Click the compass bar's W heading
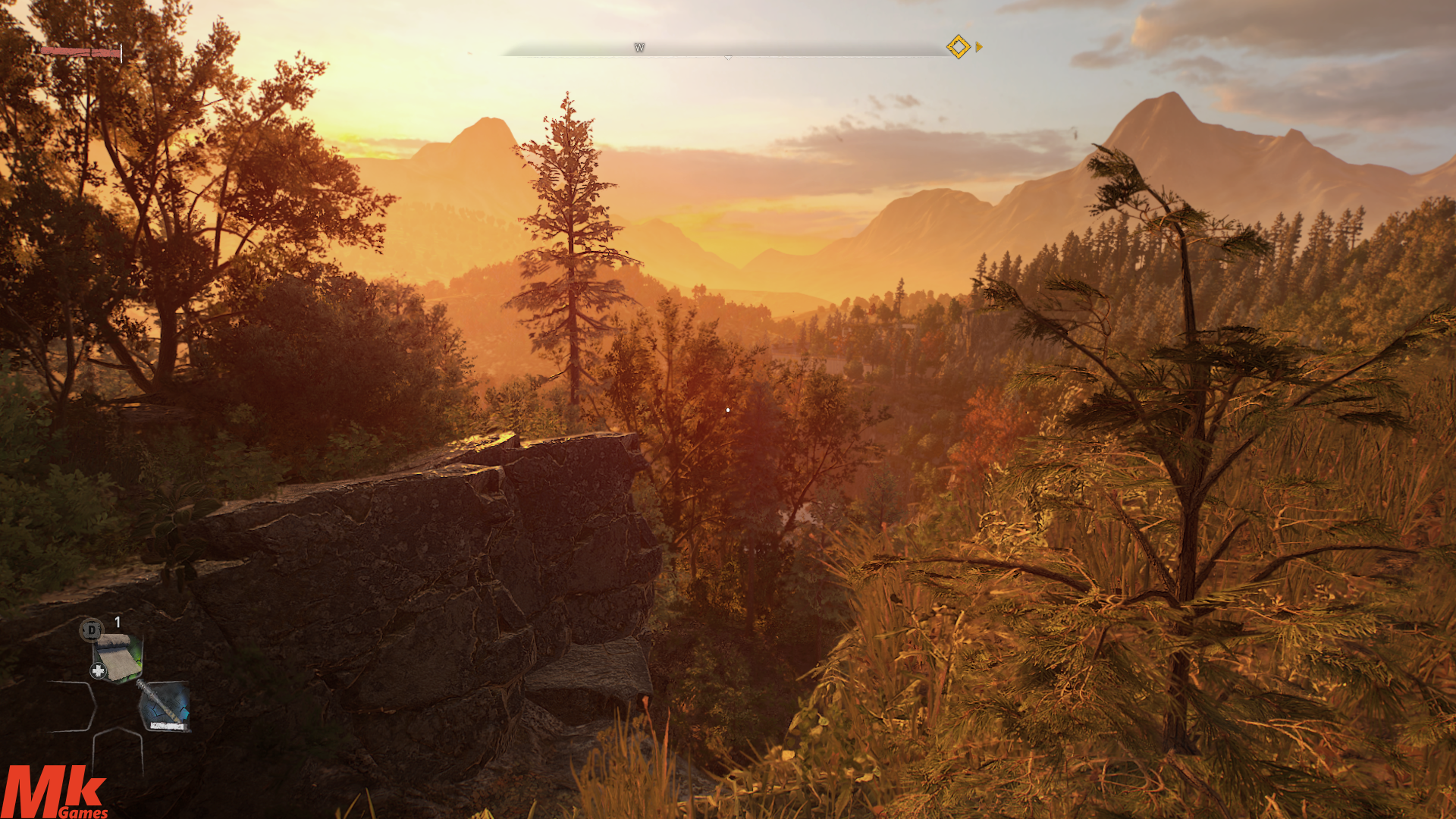Screen dimensions: 1456x819 [x=639, y=48]
